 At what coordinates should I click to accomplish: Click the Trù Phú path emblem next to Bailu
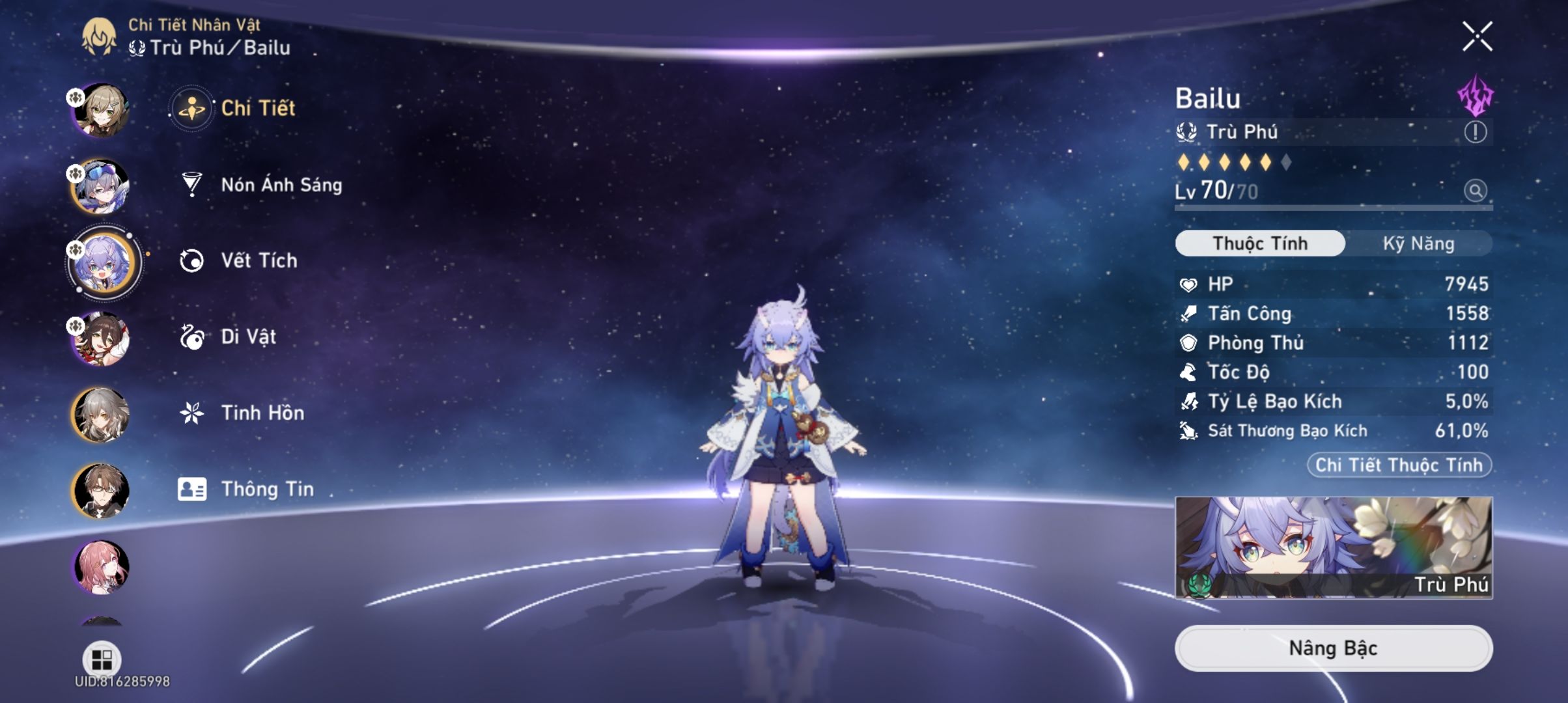click(1192, 131)
